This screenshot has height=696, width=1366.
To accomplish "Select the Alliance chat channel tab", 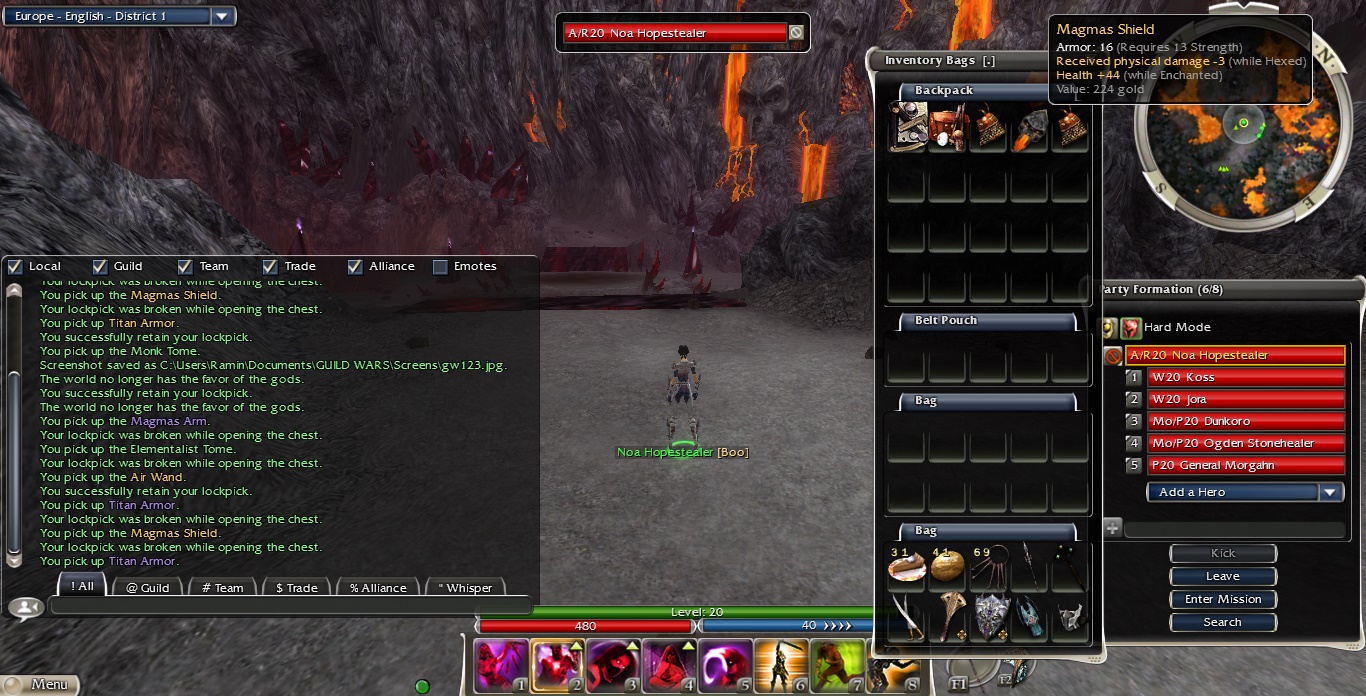I will click(377, 587).
